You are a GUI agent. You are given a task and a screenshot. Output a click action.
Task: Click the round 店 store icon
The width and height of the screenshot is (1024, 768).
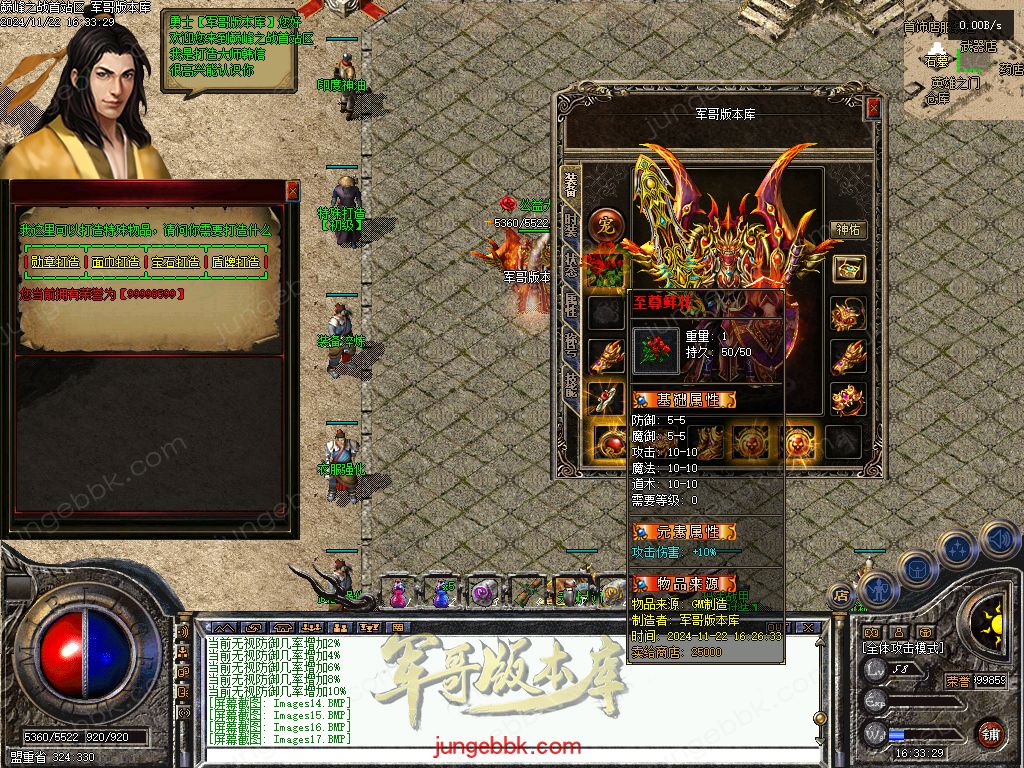tap(842, 595)
